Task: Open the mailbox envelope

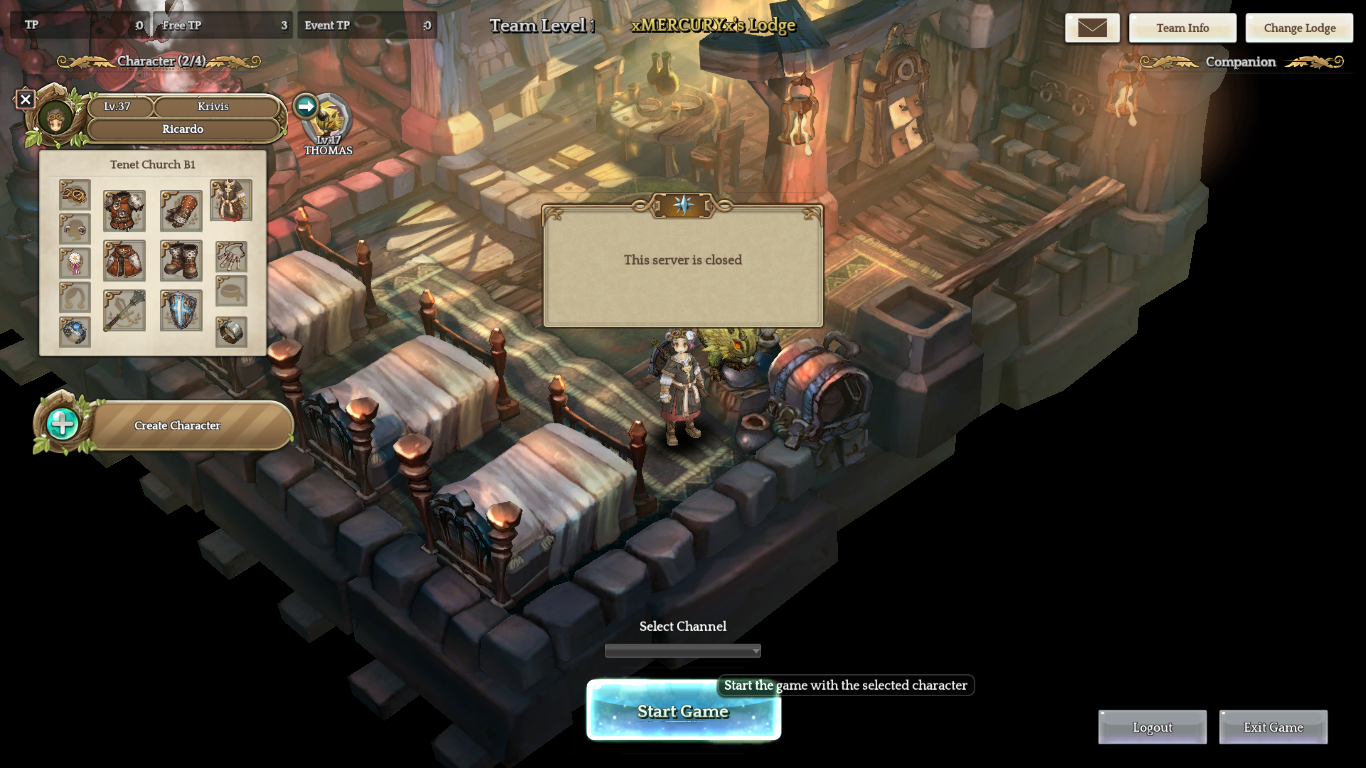Action: (1092, 28)
